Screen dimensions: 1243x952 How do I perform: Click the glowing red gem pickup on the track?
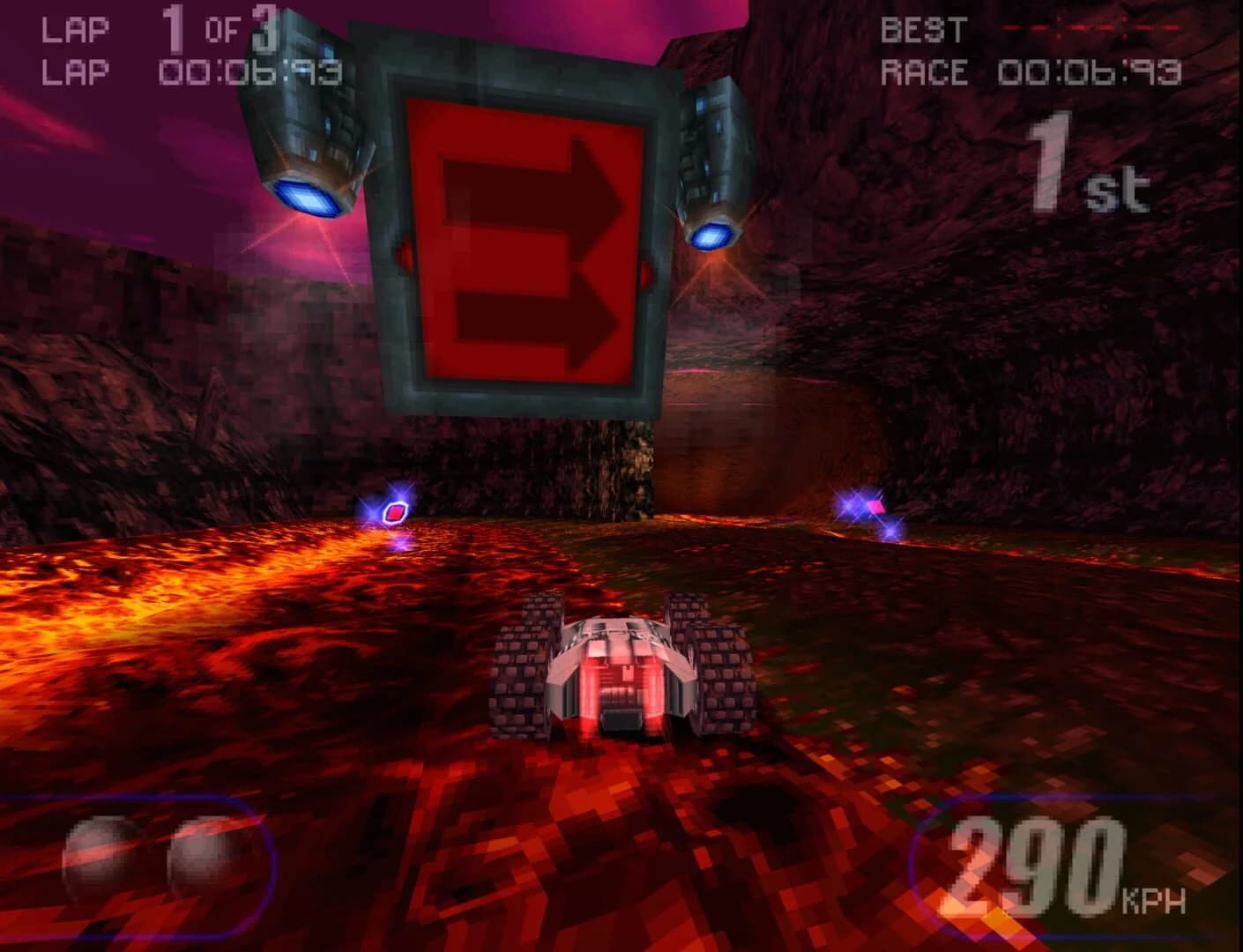pos(395,509)
